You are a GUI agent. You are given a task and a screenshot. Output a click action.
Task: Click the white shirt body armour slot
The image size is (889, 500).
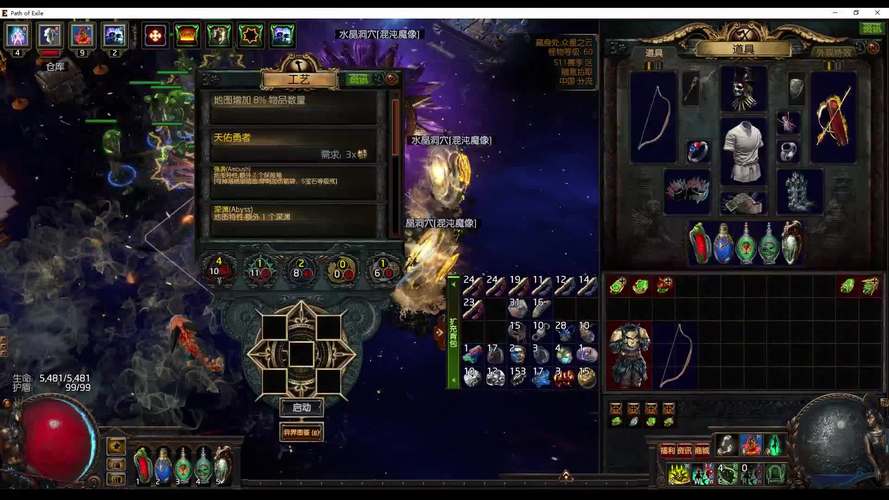pyautogui.click(x=743, y=148)
